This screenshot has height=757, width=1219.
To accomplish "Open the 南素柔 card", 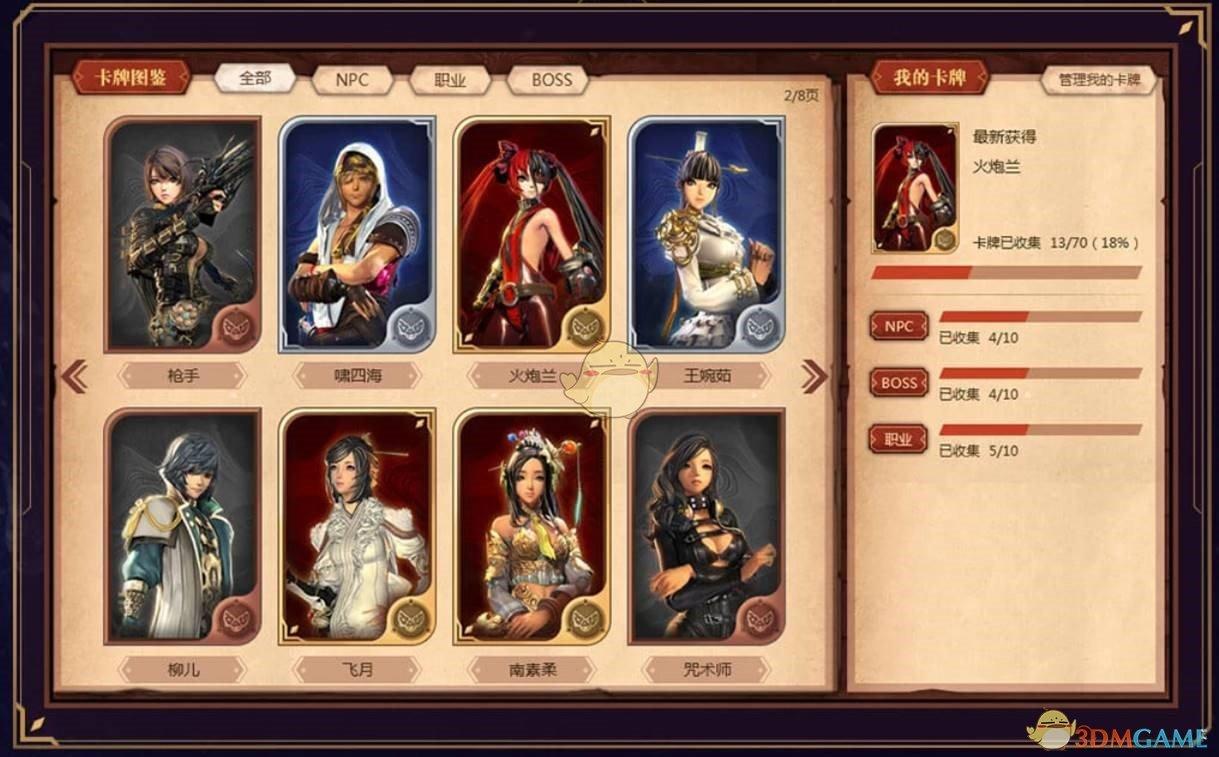I will pos(531,526).
